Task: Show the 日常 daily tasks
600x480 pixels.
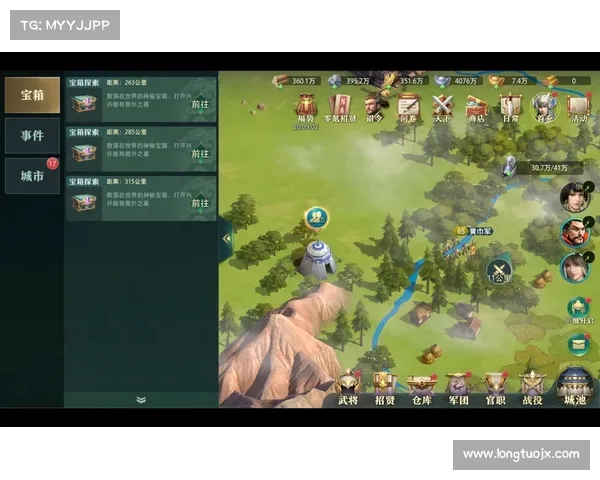Action: [x=510, y=106]
